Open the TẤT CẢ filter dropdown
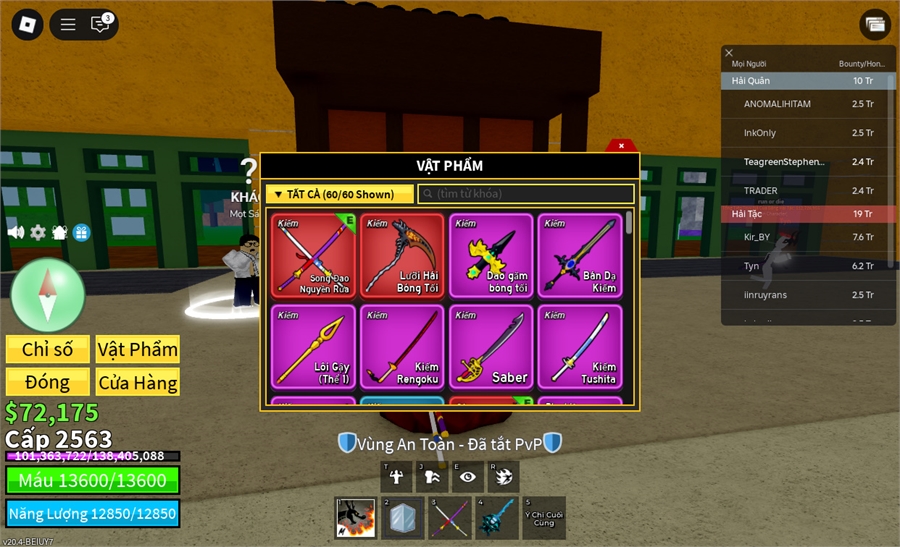 click(339, 194)
